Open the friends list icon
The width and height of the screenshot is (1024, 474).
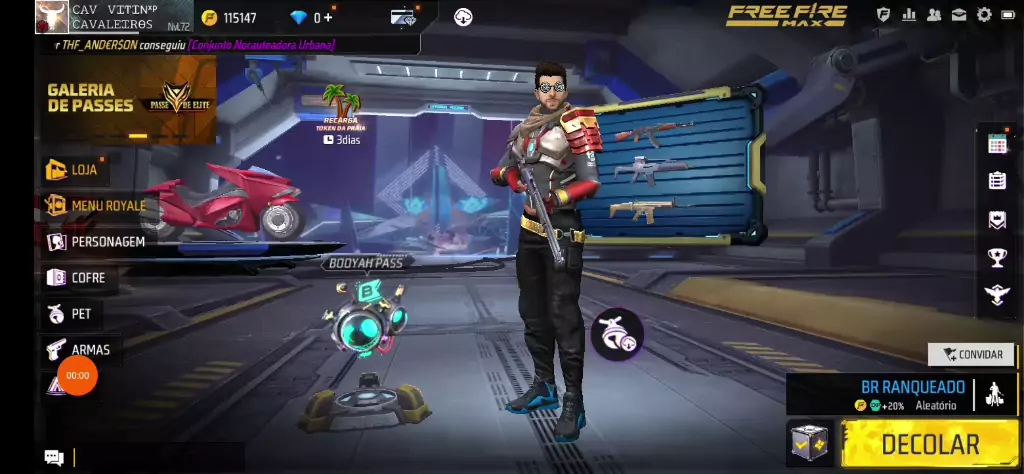[x=934, y=15]
